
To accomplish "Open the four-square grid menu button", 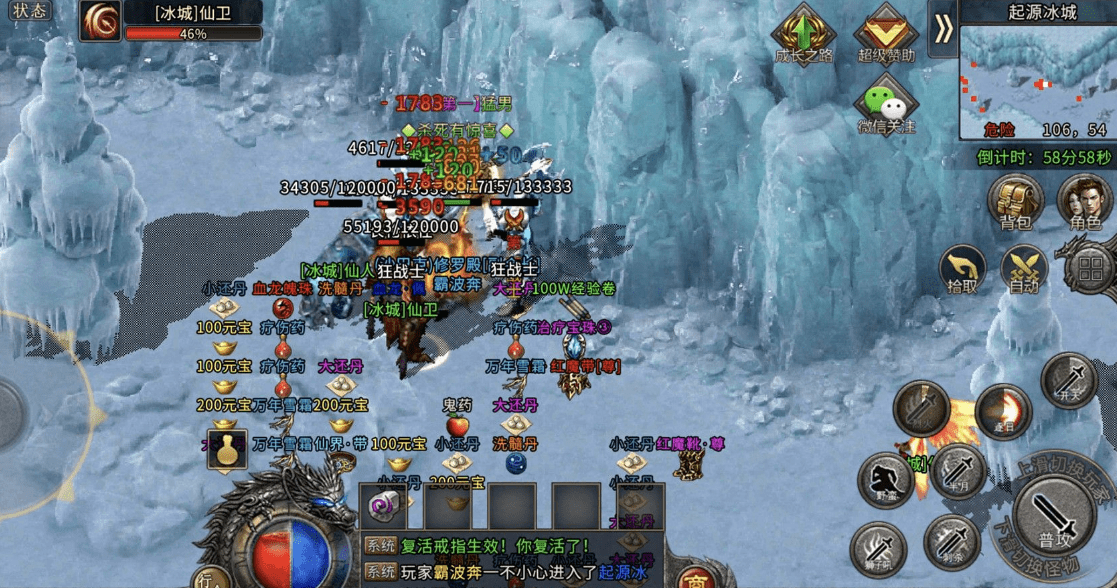I will click(1089, 268).
